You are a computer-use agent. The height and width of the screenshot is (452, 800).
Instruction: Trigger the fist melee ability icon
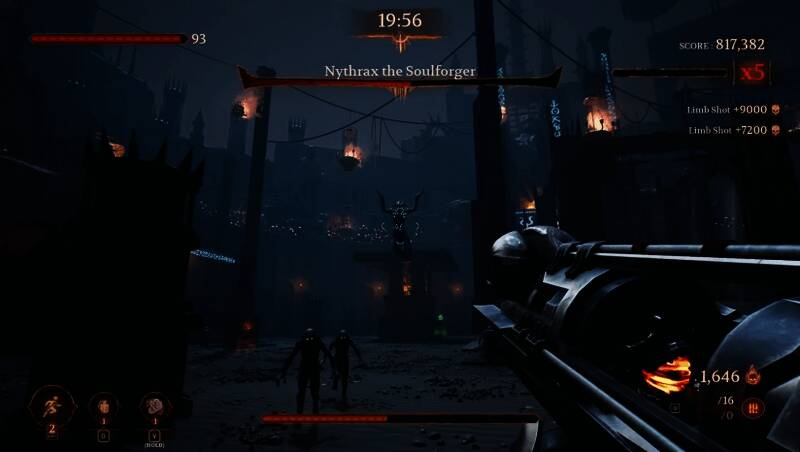pyautogui.click(x=156, y=406)
